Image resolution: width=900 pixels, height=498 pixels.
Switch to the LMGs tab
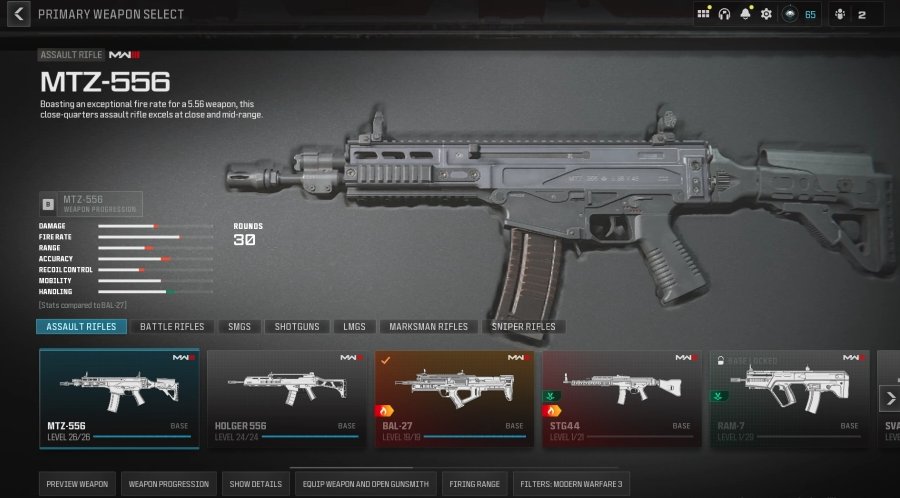[354, 327]
